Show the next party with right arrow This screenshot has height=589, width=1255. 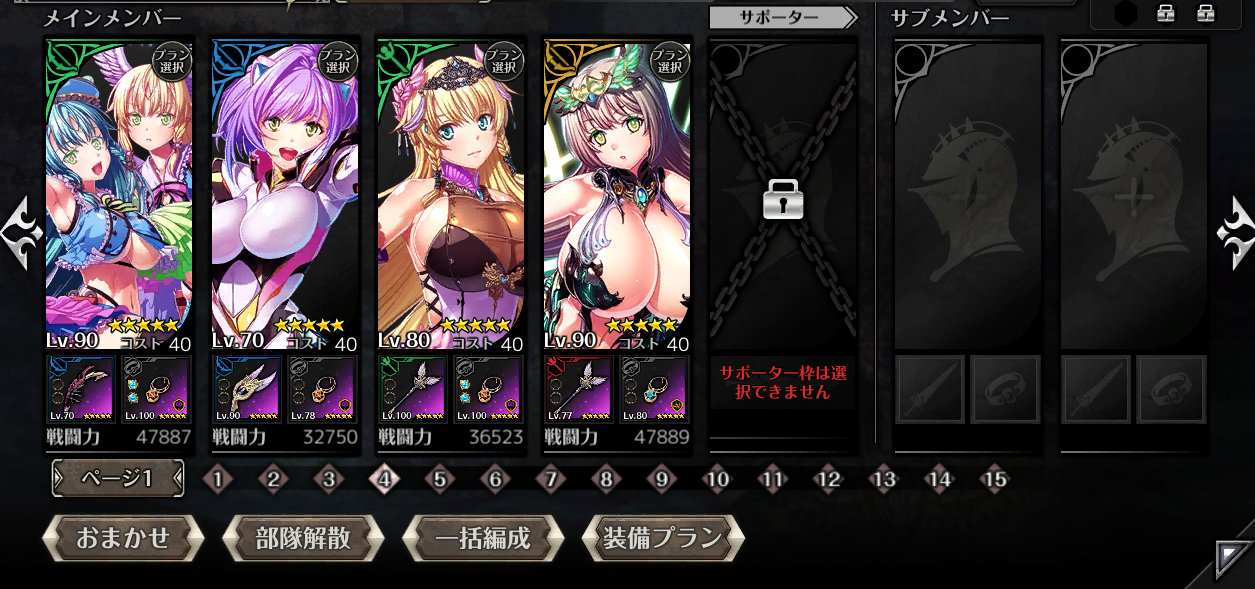[1234, 233]
